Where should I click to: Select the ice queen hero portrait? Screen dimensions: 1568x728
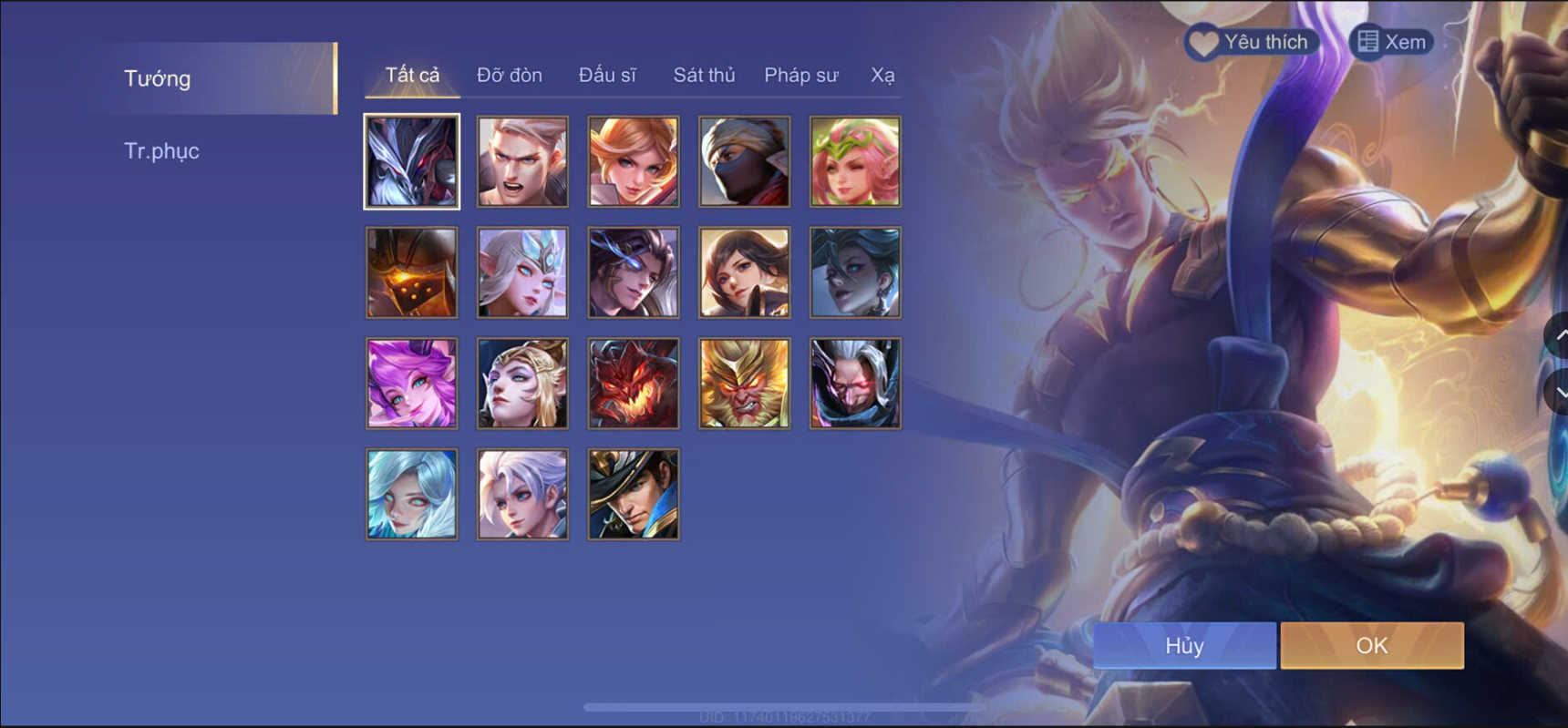(x=522, y=272)
